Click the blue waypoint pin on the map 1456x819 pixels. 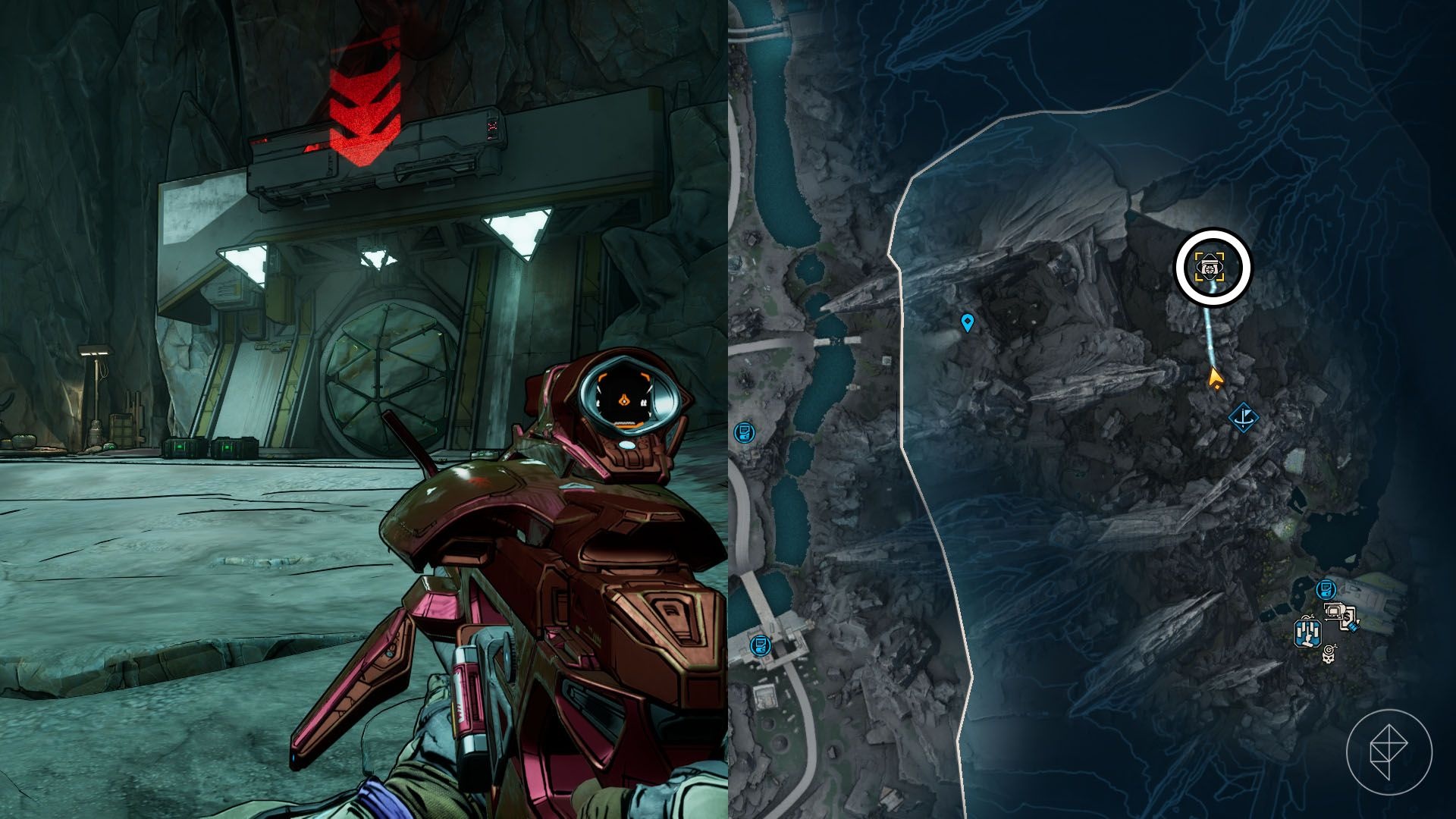[967, 323]
